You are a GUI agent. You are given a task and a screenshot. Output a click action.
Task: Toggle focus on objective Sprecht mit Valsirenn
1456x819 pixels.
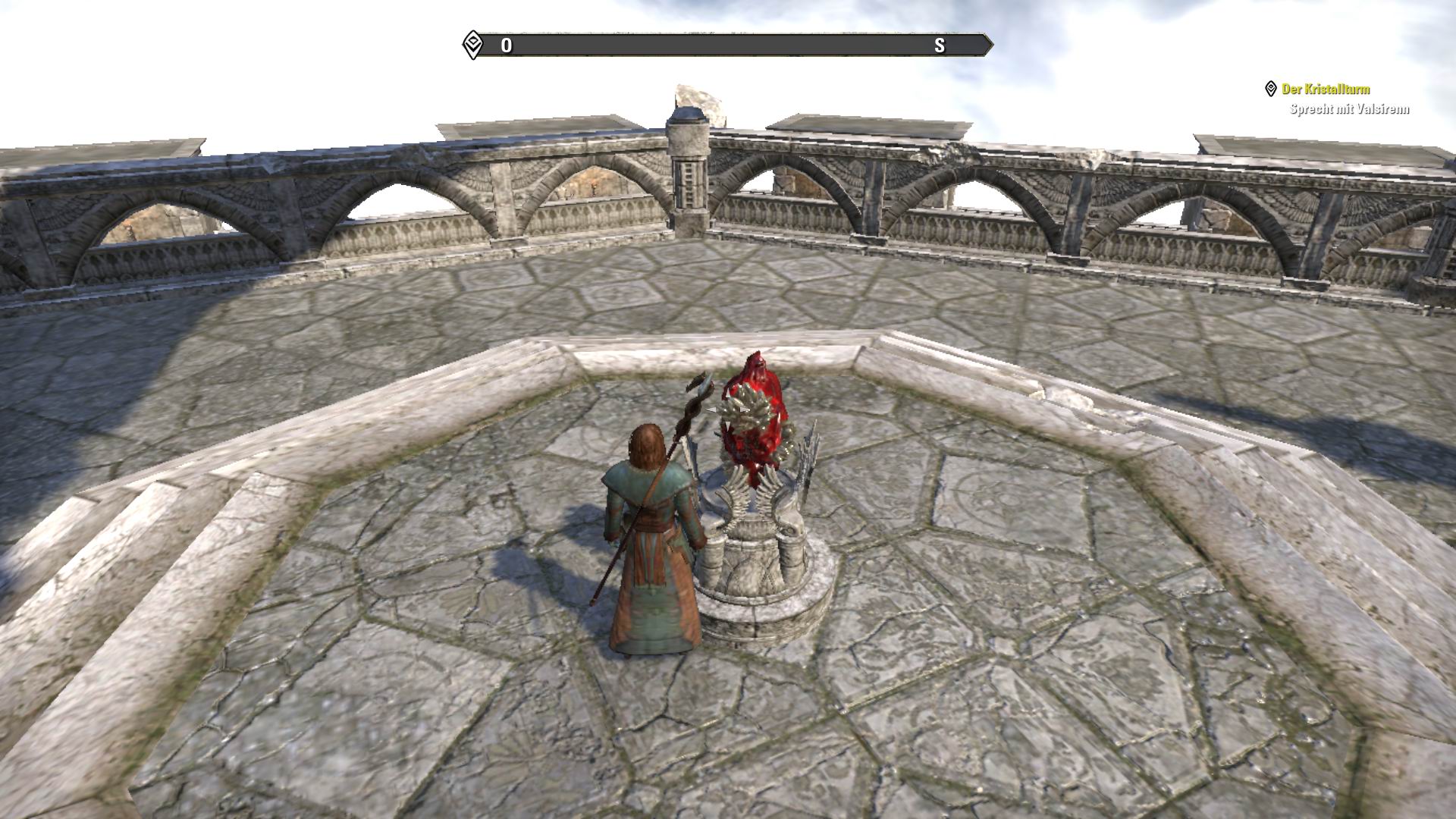[1350, 110]
